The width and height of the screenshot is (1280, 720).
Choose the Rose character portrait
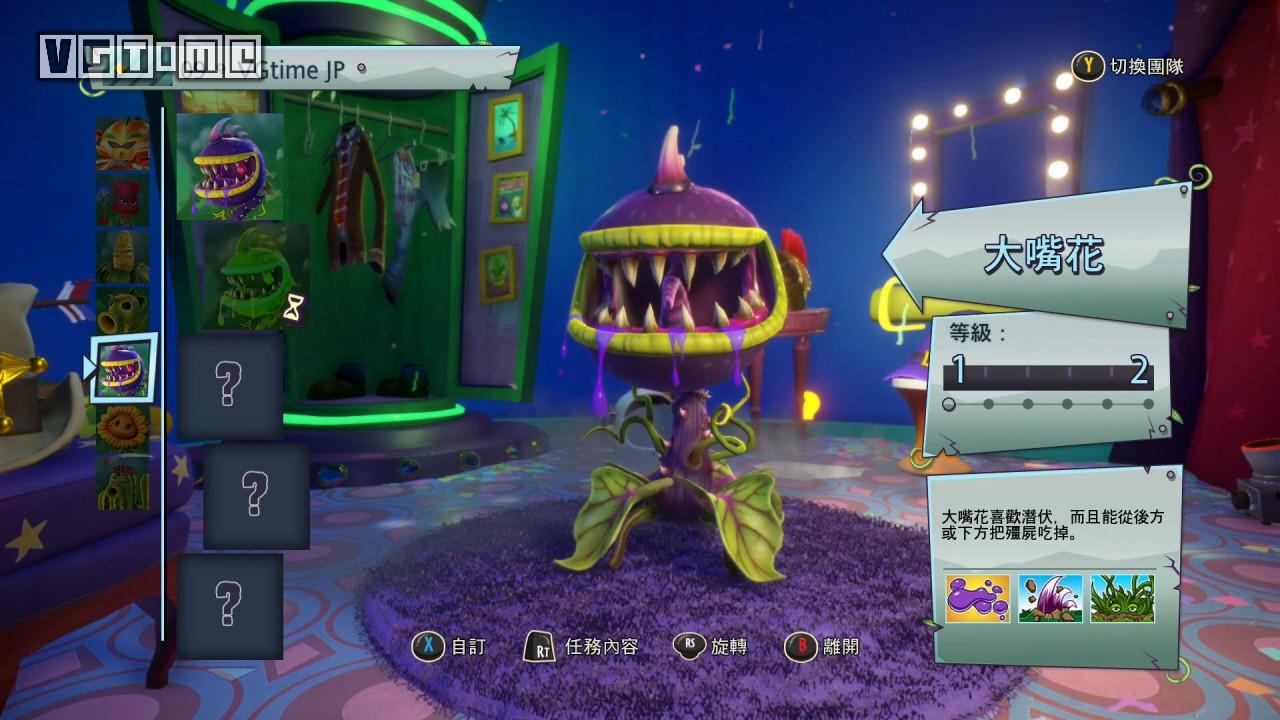[122, 200]
